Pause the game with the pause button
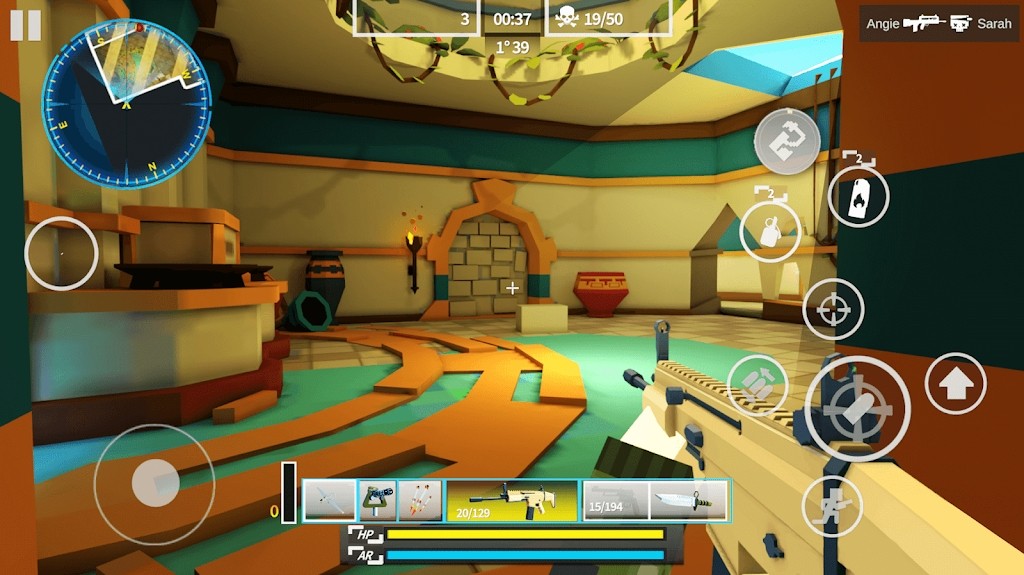The image size is (1024, 575). point(26,26)
